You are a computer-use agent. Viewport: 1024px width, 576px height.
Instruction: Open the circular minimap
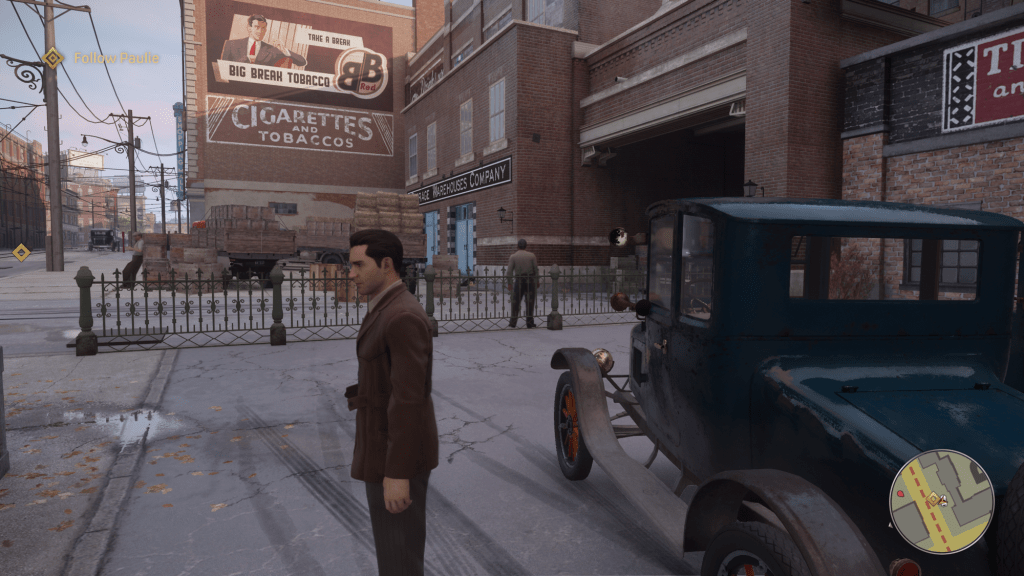[941, 501]
